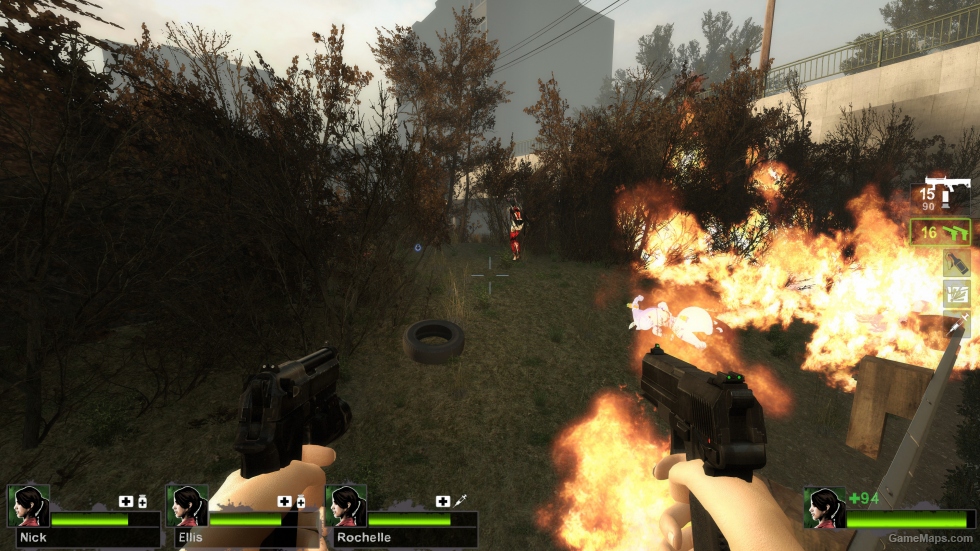Click your own survivor portrait
Screen dimensions: 980x551
825,508
